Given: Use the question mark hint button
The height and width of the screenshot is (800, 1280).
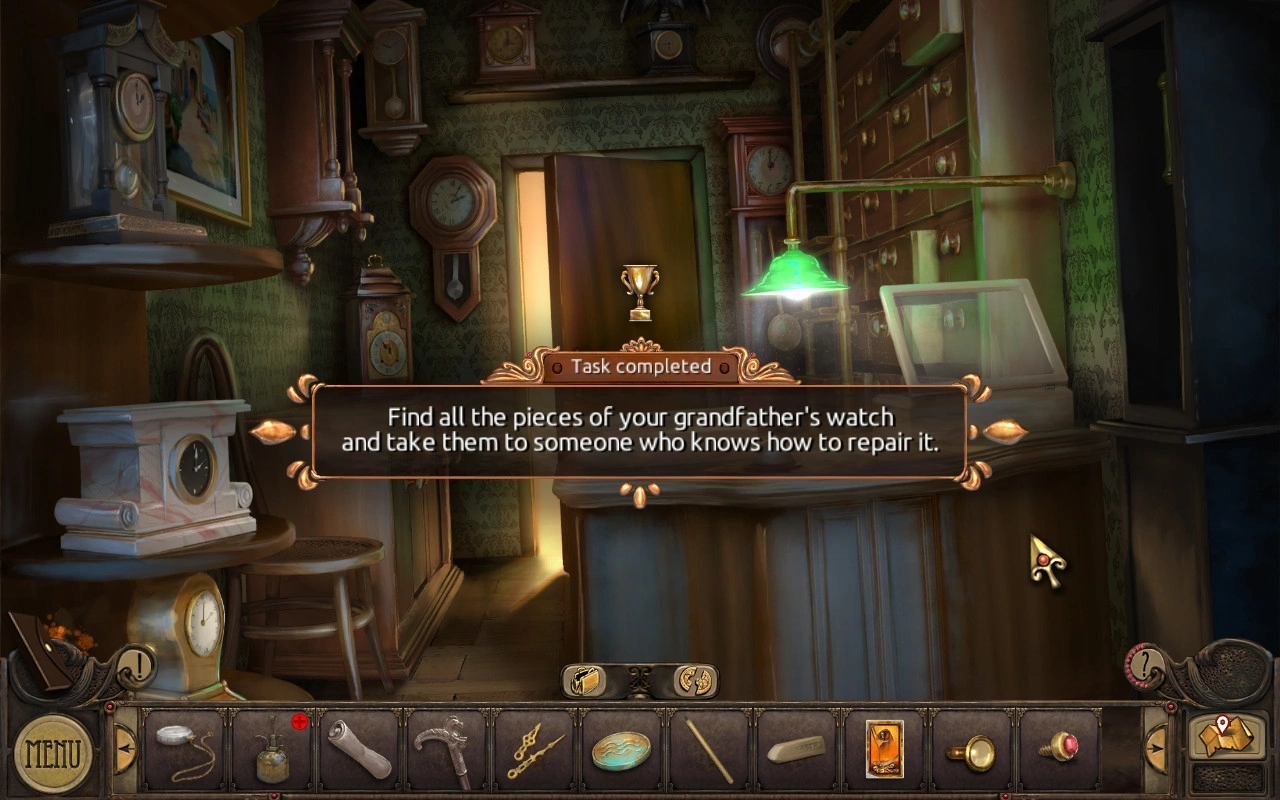Looking at the screenshot, I should pyautogui.click(x=1148, y=662).
